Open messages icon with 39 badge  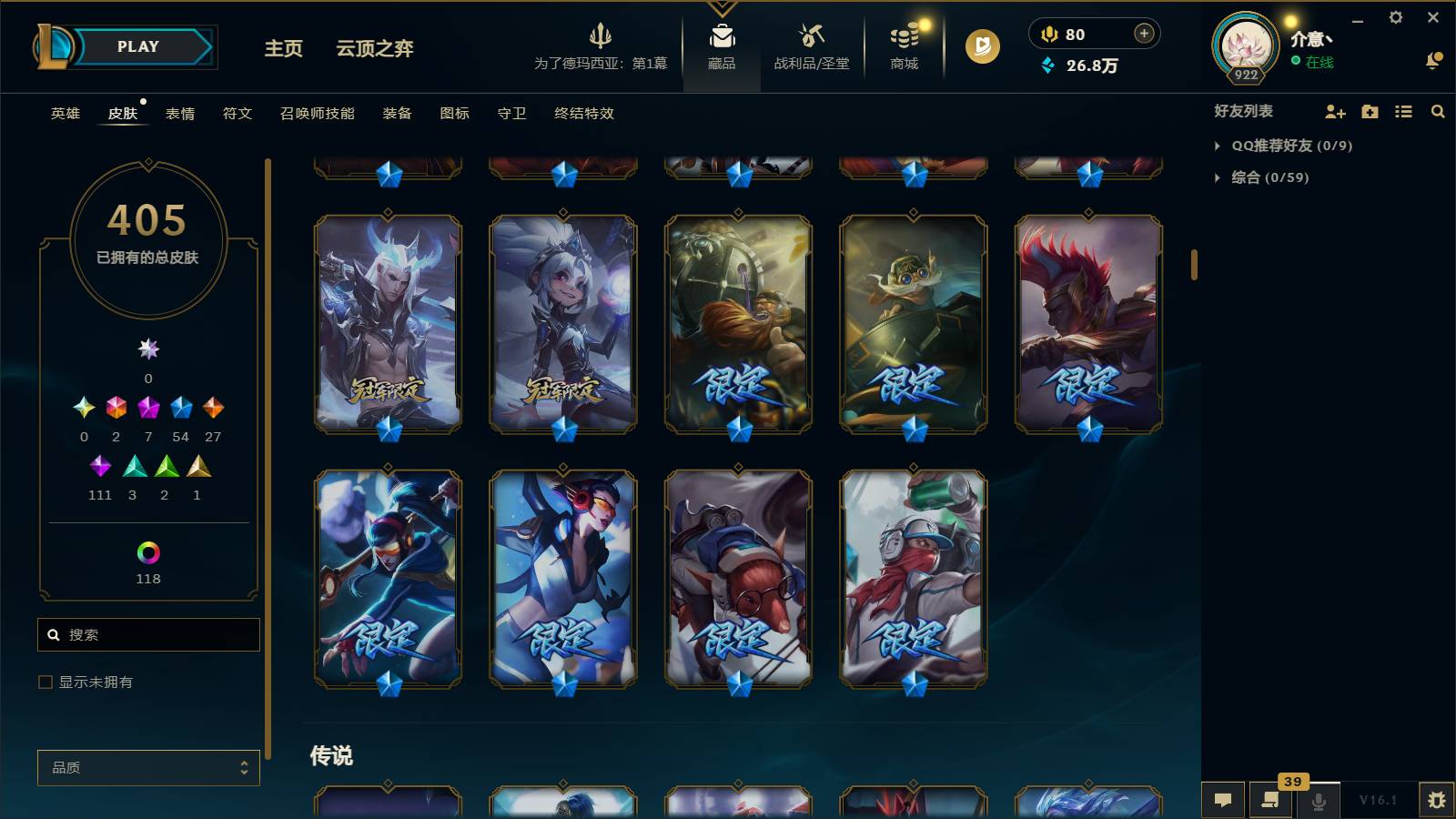pos(1270,801)
